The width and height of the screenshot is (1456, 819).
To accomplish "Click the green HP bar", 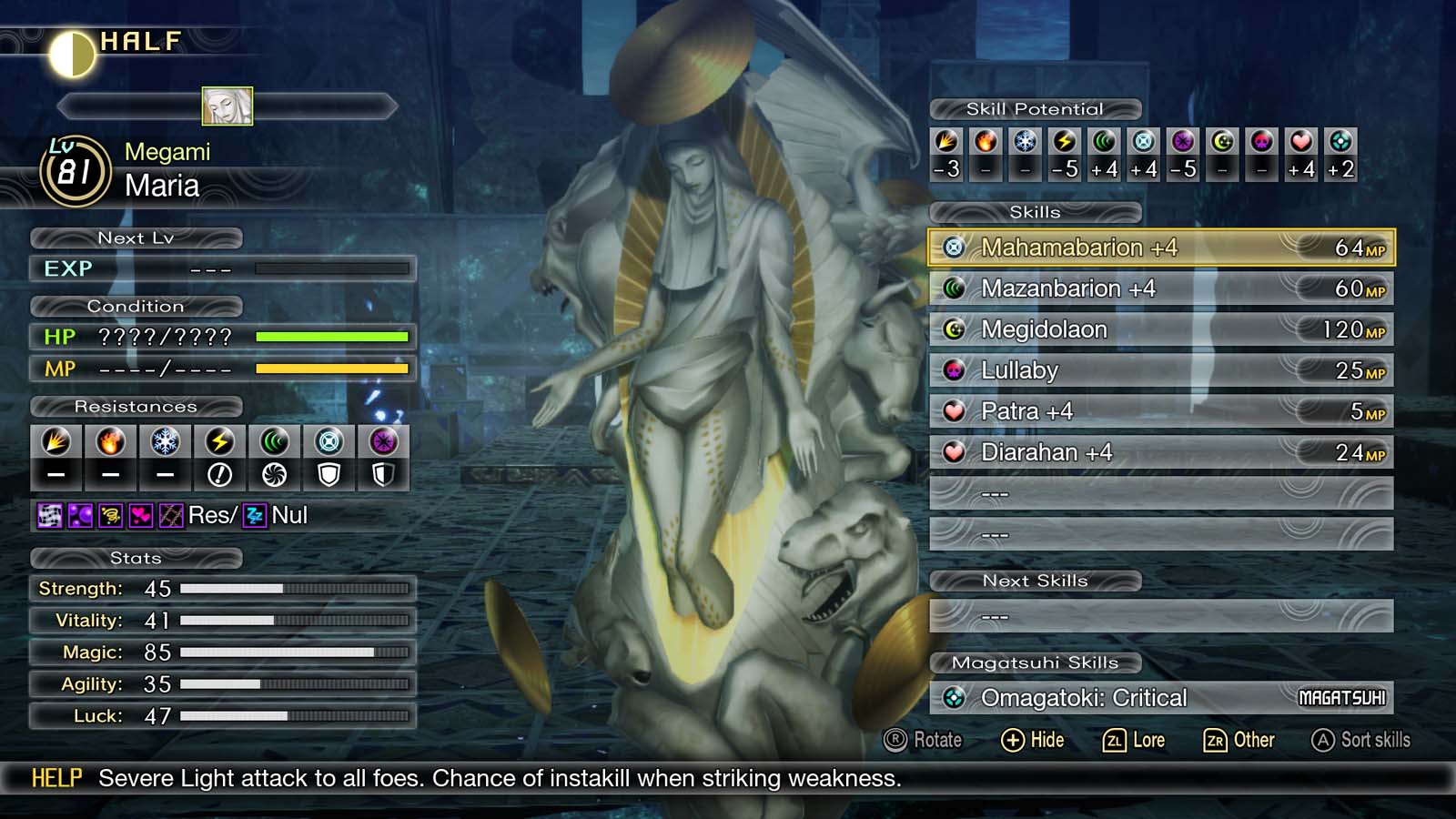I will (332, 337).
